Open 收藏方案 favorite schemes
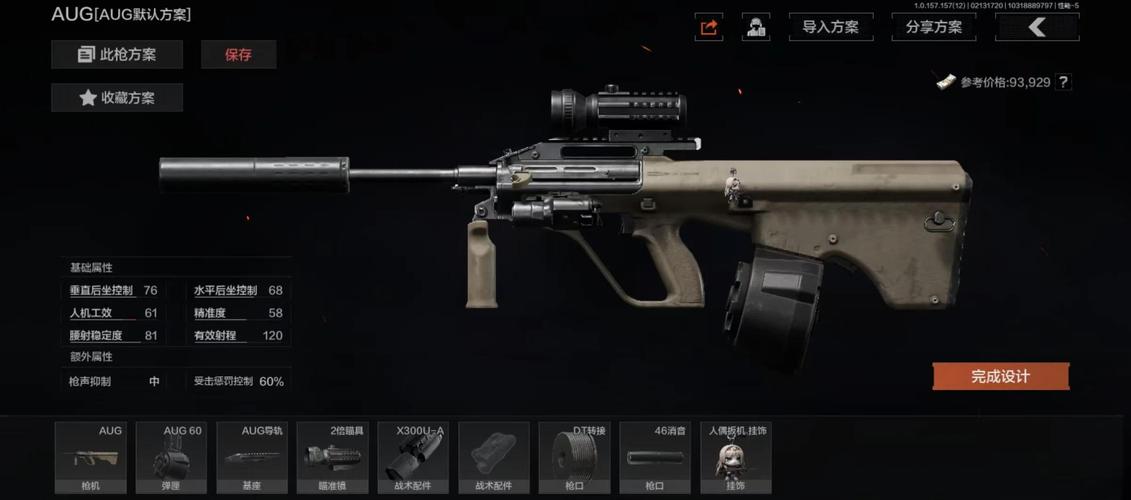The height and width of the screenshot is (500, 1131). [x=117, y=98]
